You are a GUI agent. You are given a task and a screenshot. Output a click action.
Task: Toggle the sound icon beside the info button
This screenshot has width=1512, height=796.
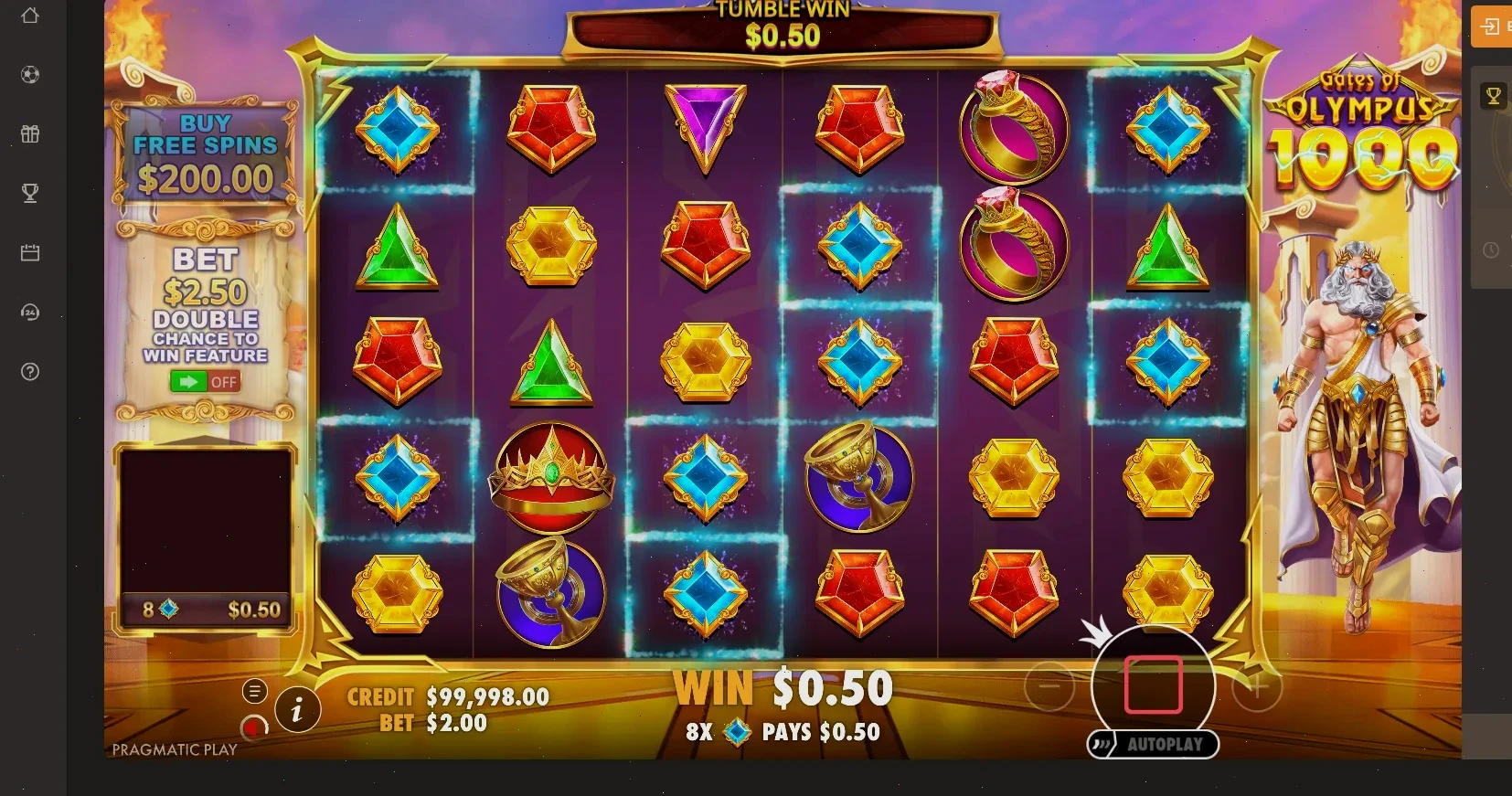tap(254, 727)
